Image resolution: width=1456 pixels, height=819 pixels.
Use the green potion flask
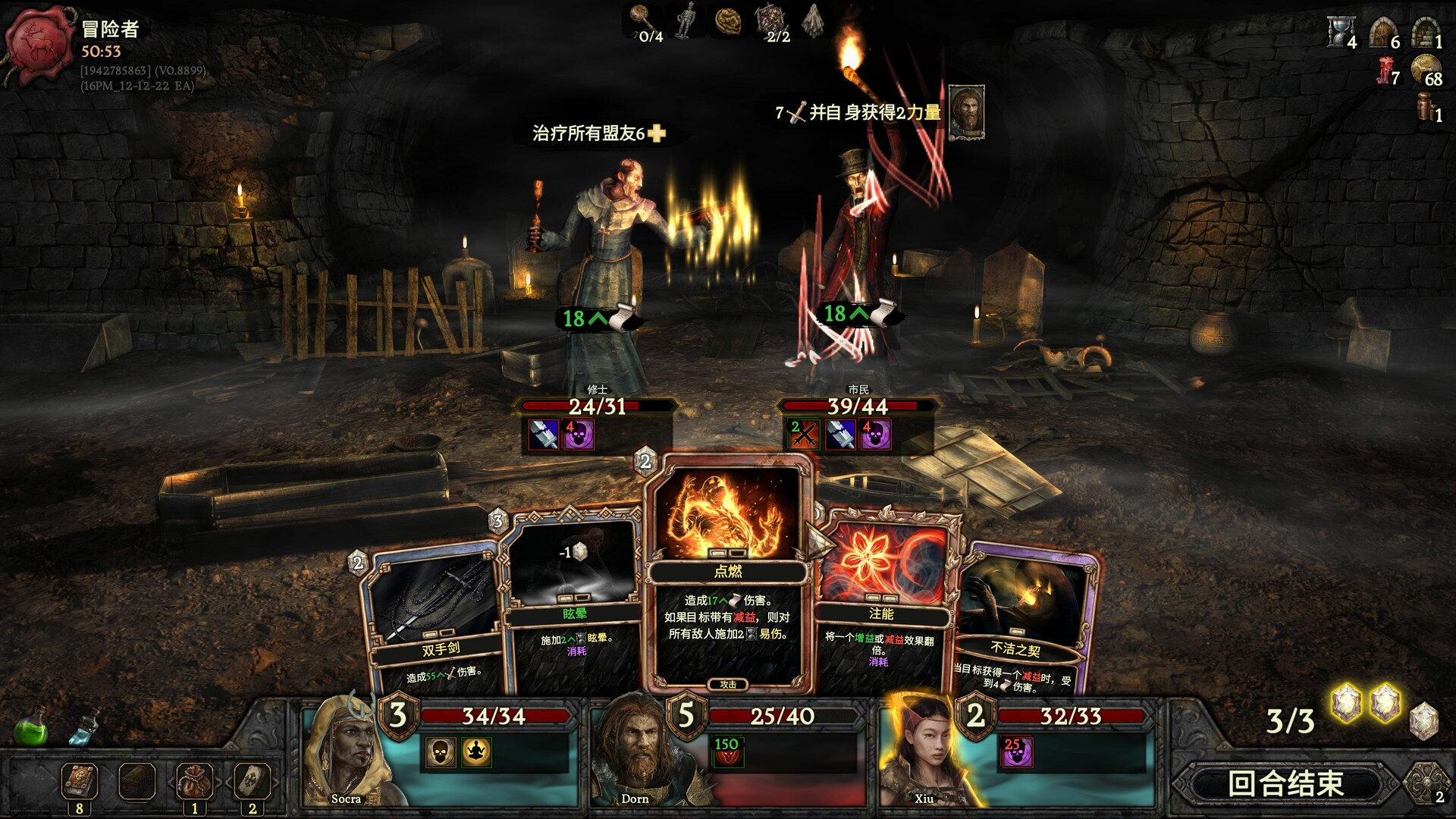(x=31, y=726)
